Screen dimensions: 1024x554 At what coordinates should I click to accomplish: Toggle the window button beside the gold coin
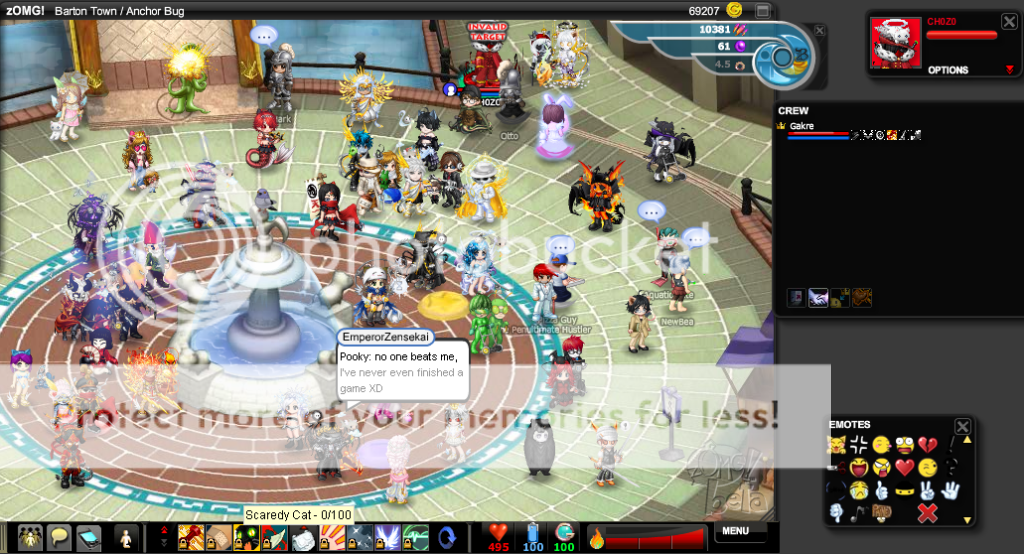pos(762,10)
